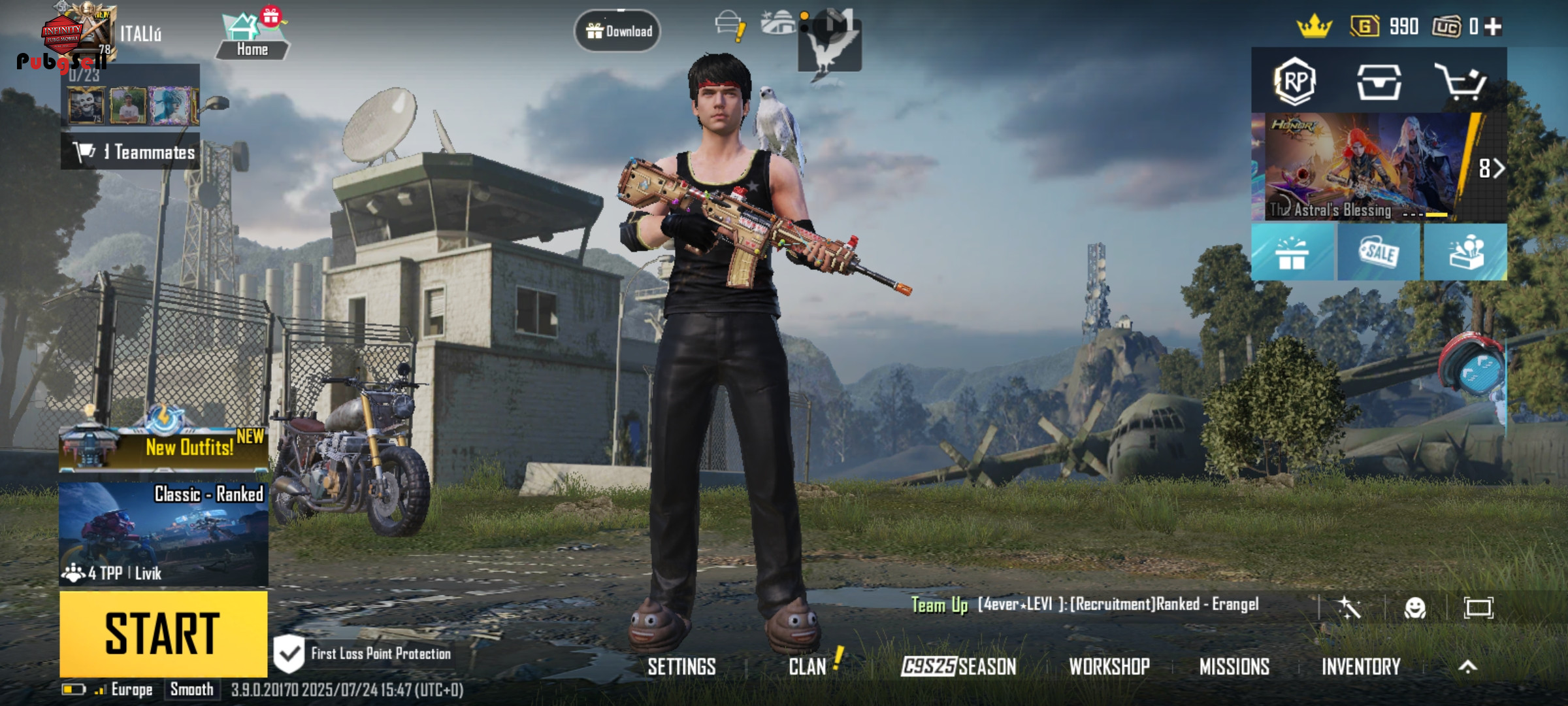Open the Settings menu
This screenshot has height=706, width=1568.
click(681, 667)
